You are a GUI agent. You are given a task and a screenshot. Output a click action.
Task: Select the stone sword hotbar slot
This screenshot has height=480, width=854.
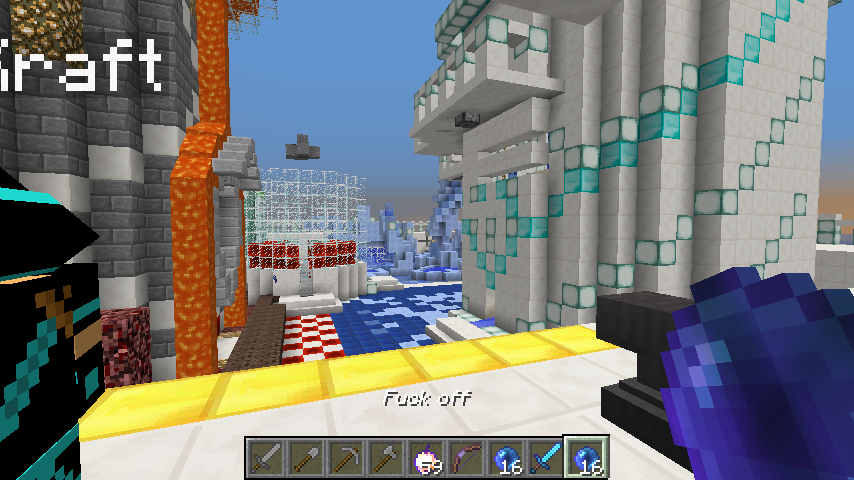(266, 458)
